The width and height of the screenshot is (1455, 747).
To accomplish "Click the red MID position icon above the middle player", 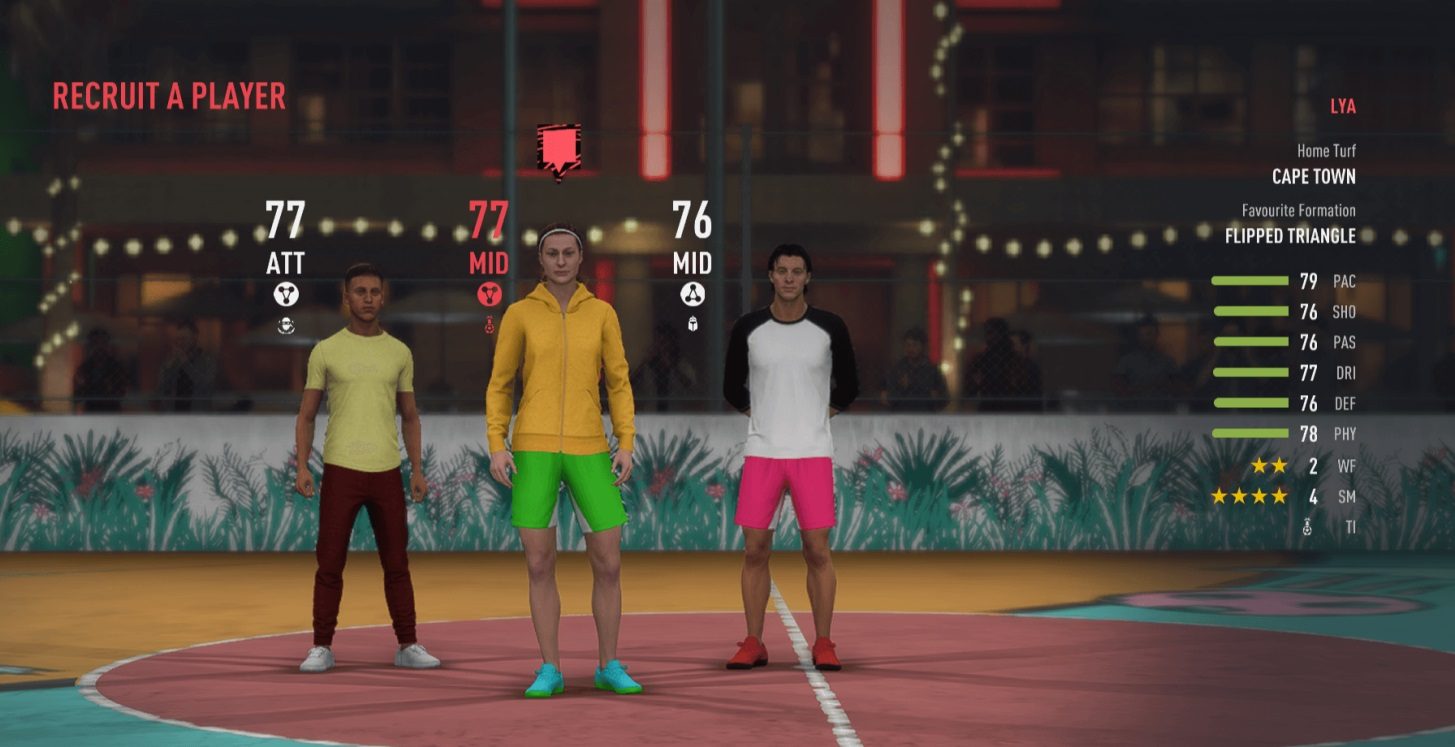I will point(487,293).
